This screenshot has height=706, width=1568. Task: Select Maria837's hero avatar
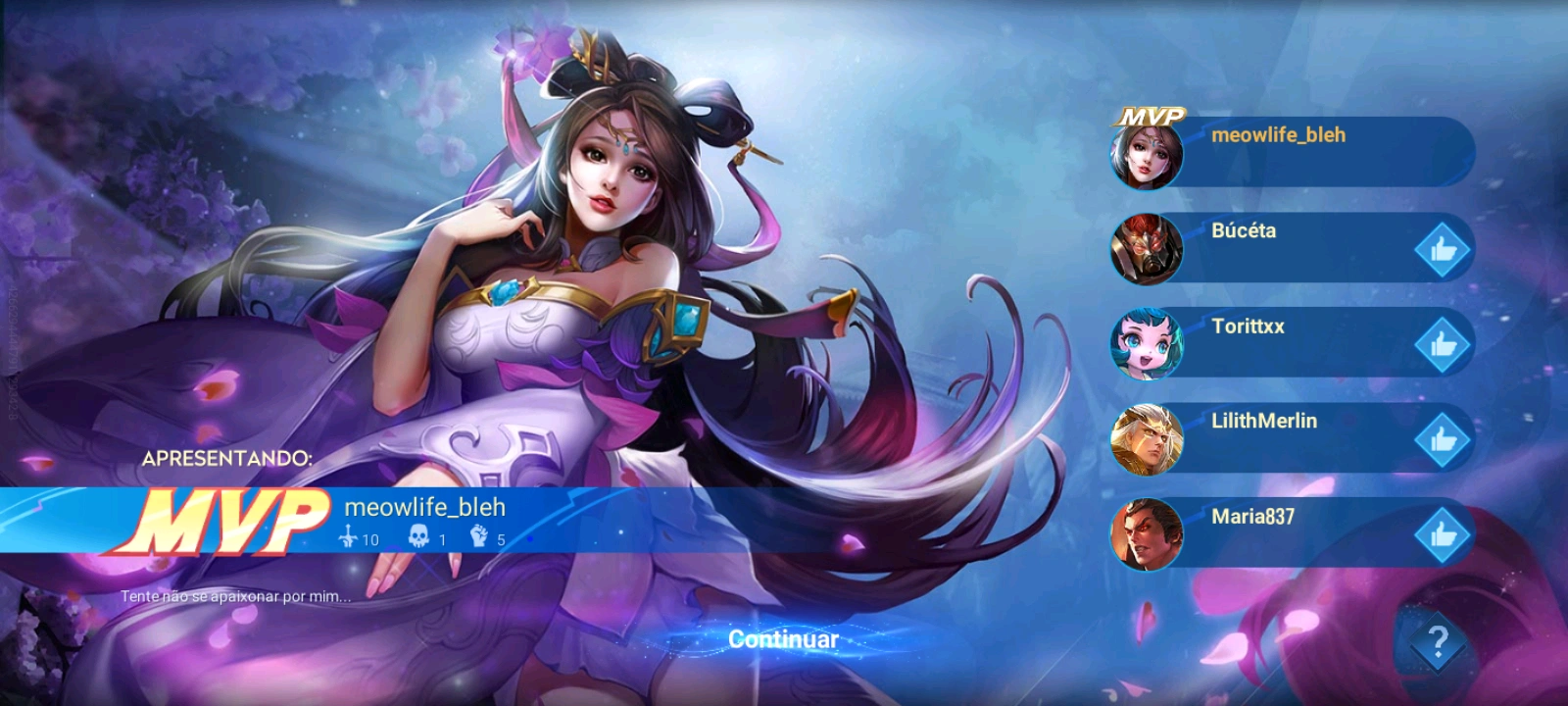tap(1147, 534)
